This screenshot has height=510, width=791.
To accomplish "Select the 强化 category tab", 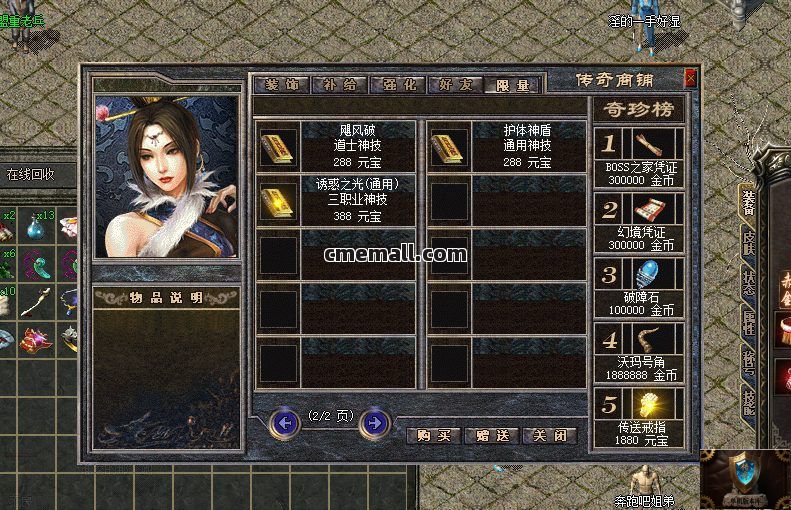I will click(x=397, y=85).
